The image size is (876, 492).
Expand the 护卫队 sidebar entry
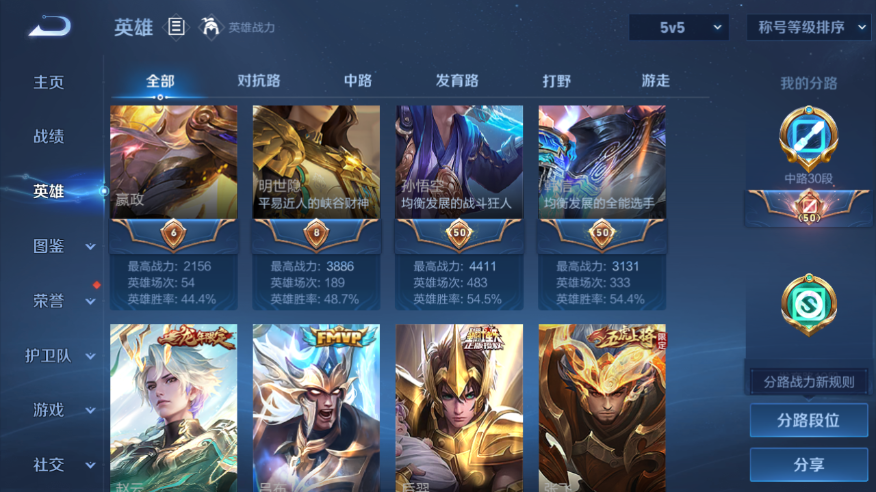tap(60, 355)
